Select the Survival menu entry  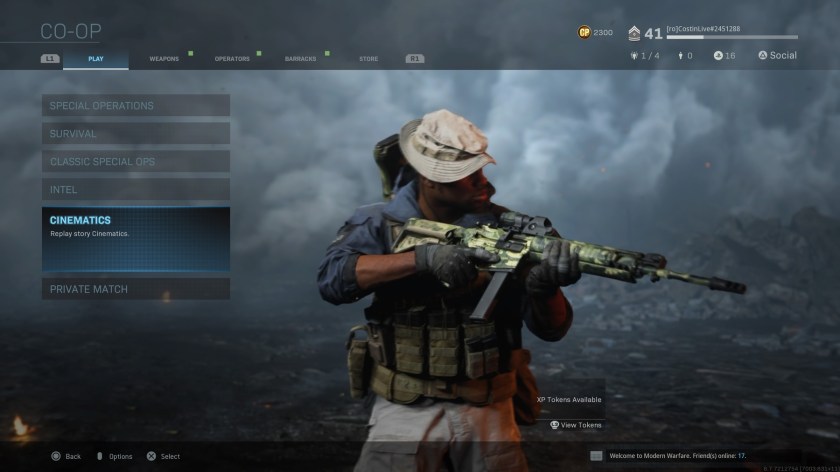(x=136, y=133)
